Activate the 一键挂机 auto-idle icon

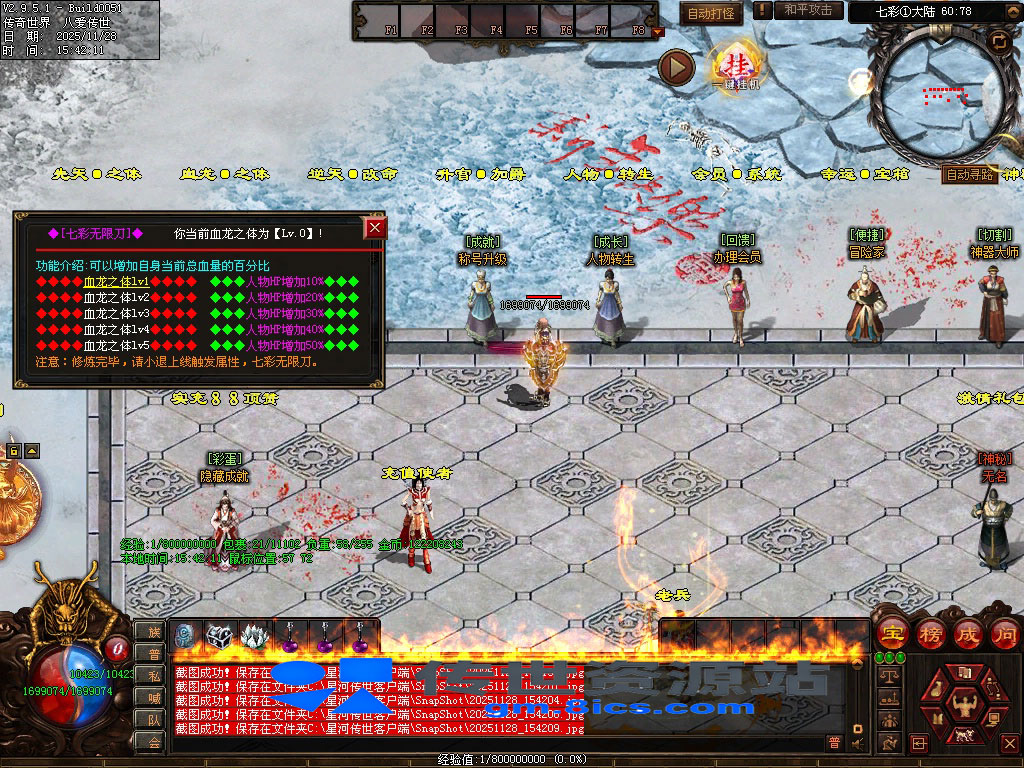[735, 66]
